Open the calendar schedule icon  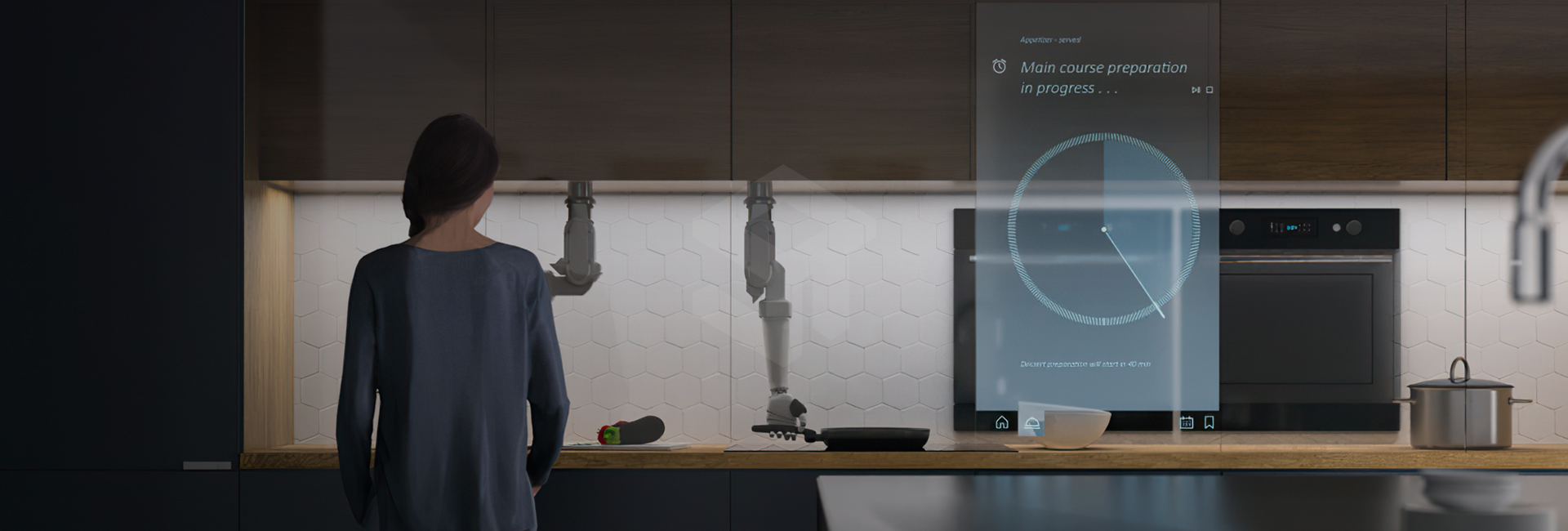pyautogui.click(x=1187, y=422)
